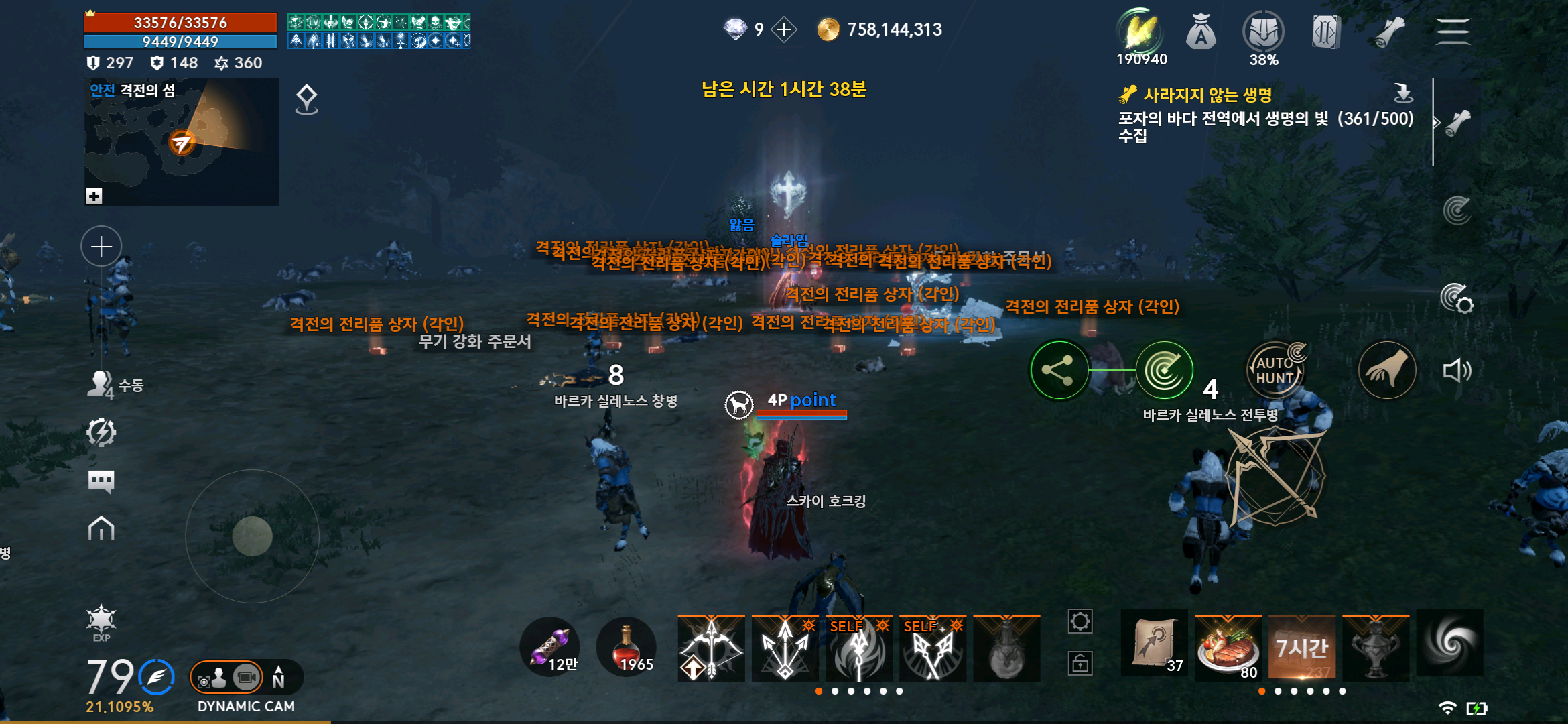The height and width of the screenshot is (724, 1568).
Task: Fire the main bow attack button
Action: click(1275, 477)
